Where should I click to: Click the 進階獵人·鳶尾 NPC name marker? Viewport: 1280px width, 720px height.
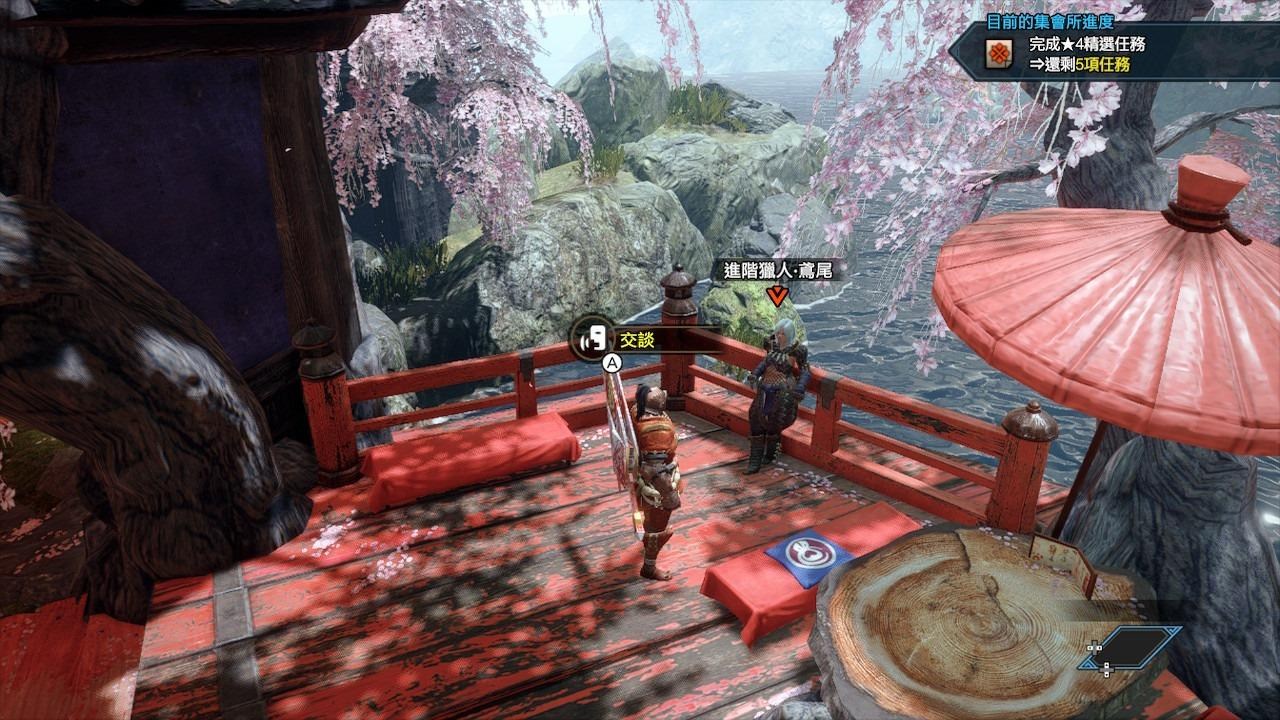(x=776, y=271)
